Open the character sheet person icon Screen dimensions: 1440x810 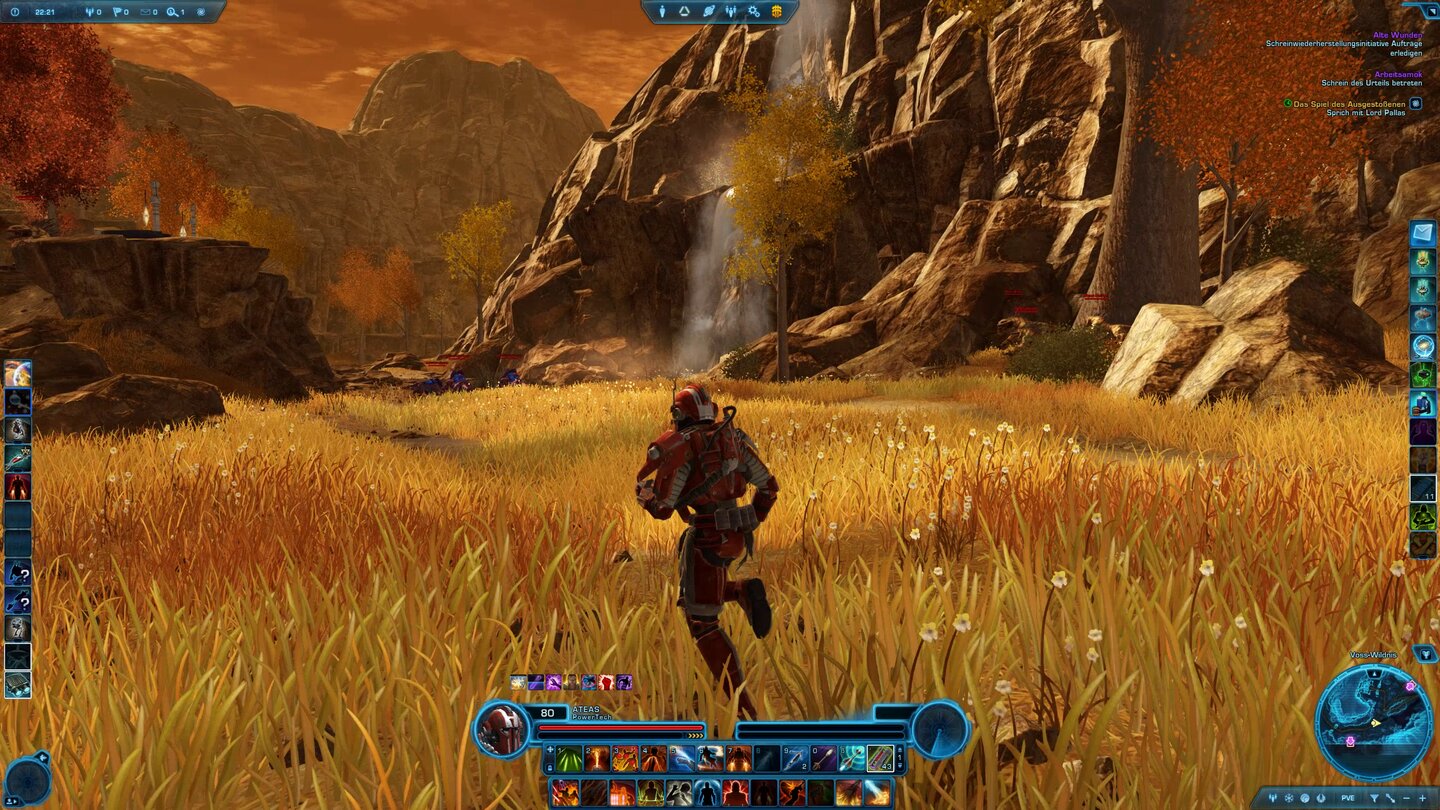(662, 11)
